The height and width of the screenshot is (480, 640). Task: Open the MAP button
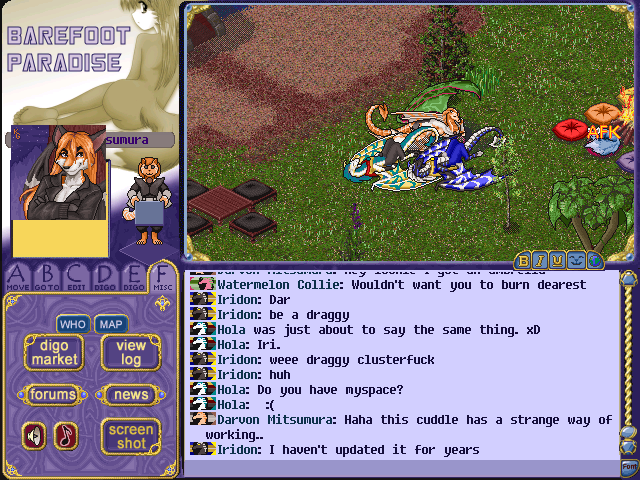pos(110,324)
